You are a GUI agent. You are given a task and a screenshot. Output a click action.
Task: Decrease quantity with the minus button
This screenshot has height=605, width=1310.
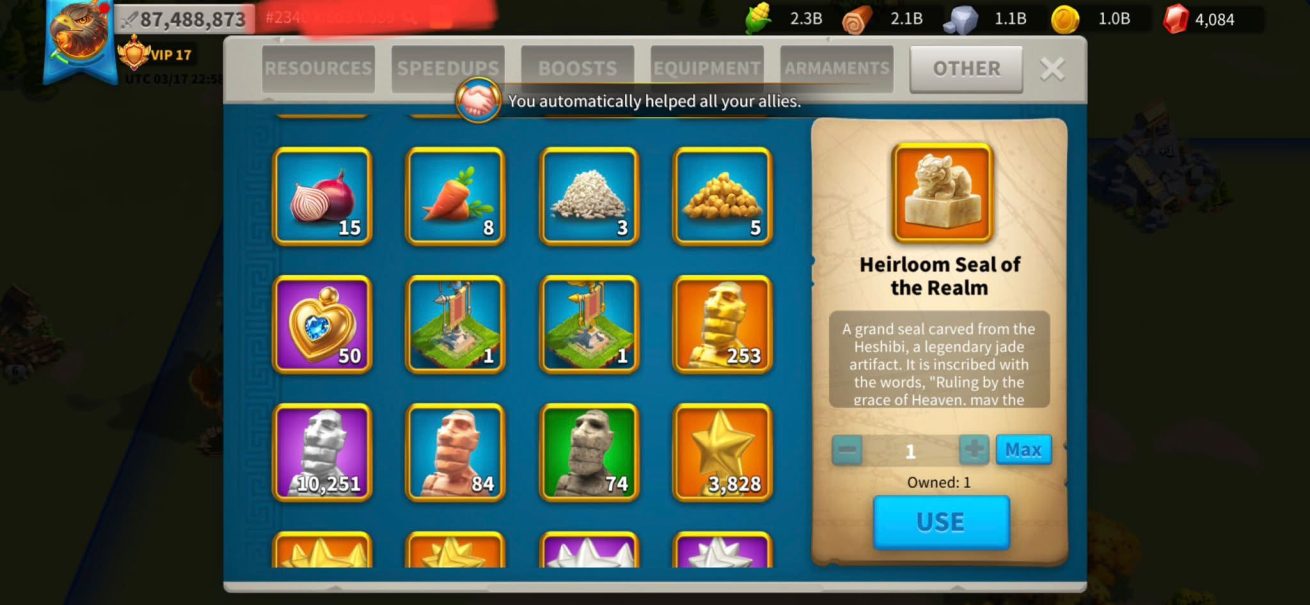[x=847, y=450]
